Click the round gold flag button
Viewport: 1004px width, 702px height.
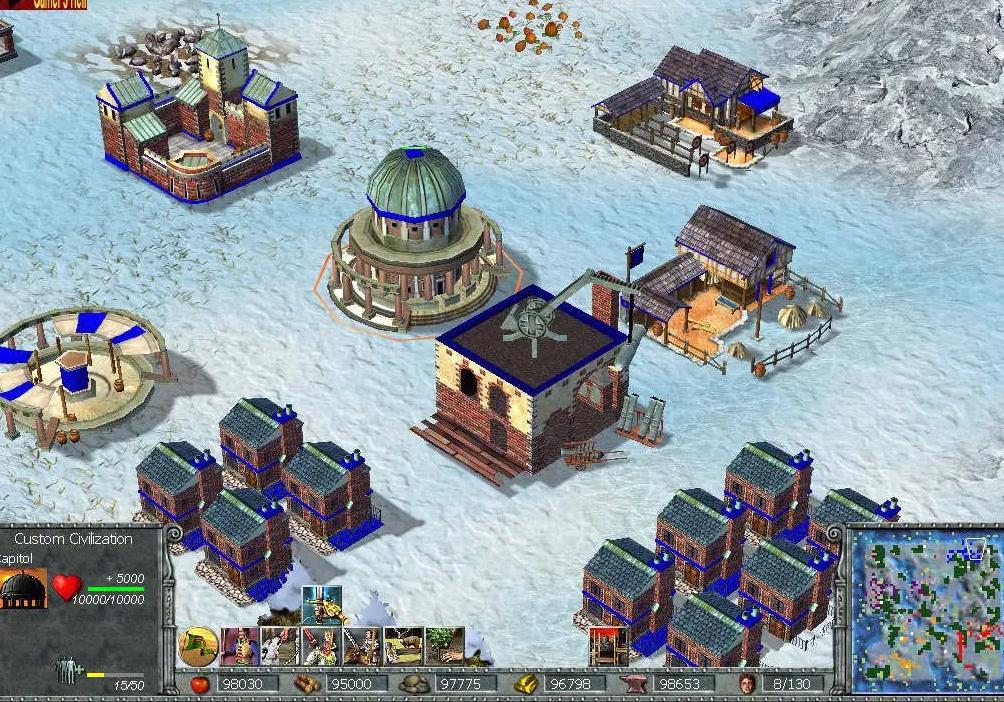point(198,646)
